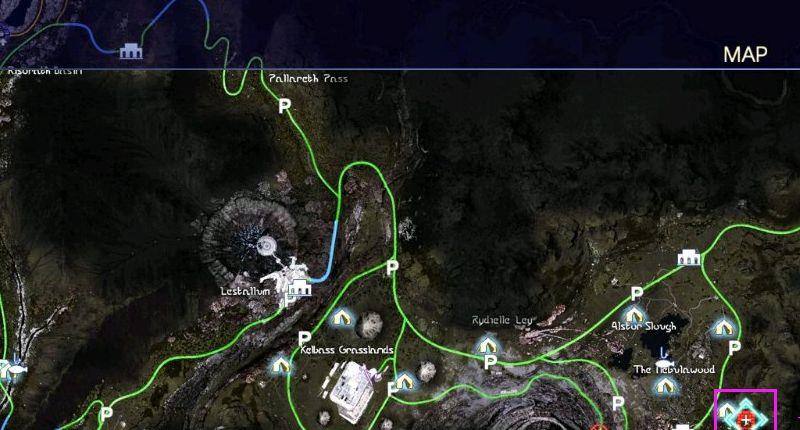Pick the parking spot above Alstor Slough
Viewport: 800px width, 430px height.
pos(636,293)
